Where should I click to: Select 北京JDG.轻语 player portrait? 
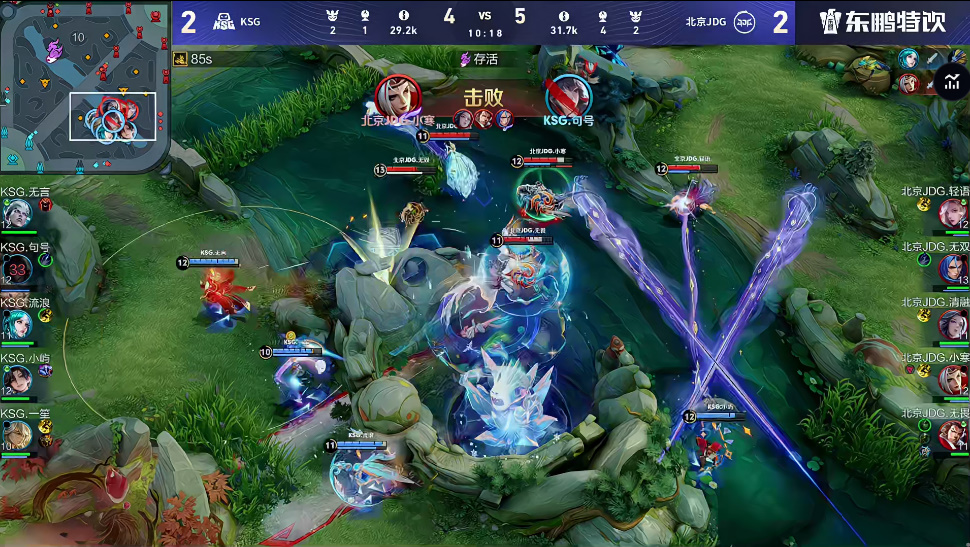click(951, 213)
